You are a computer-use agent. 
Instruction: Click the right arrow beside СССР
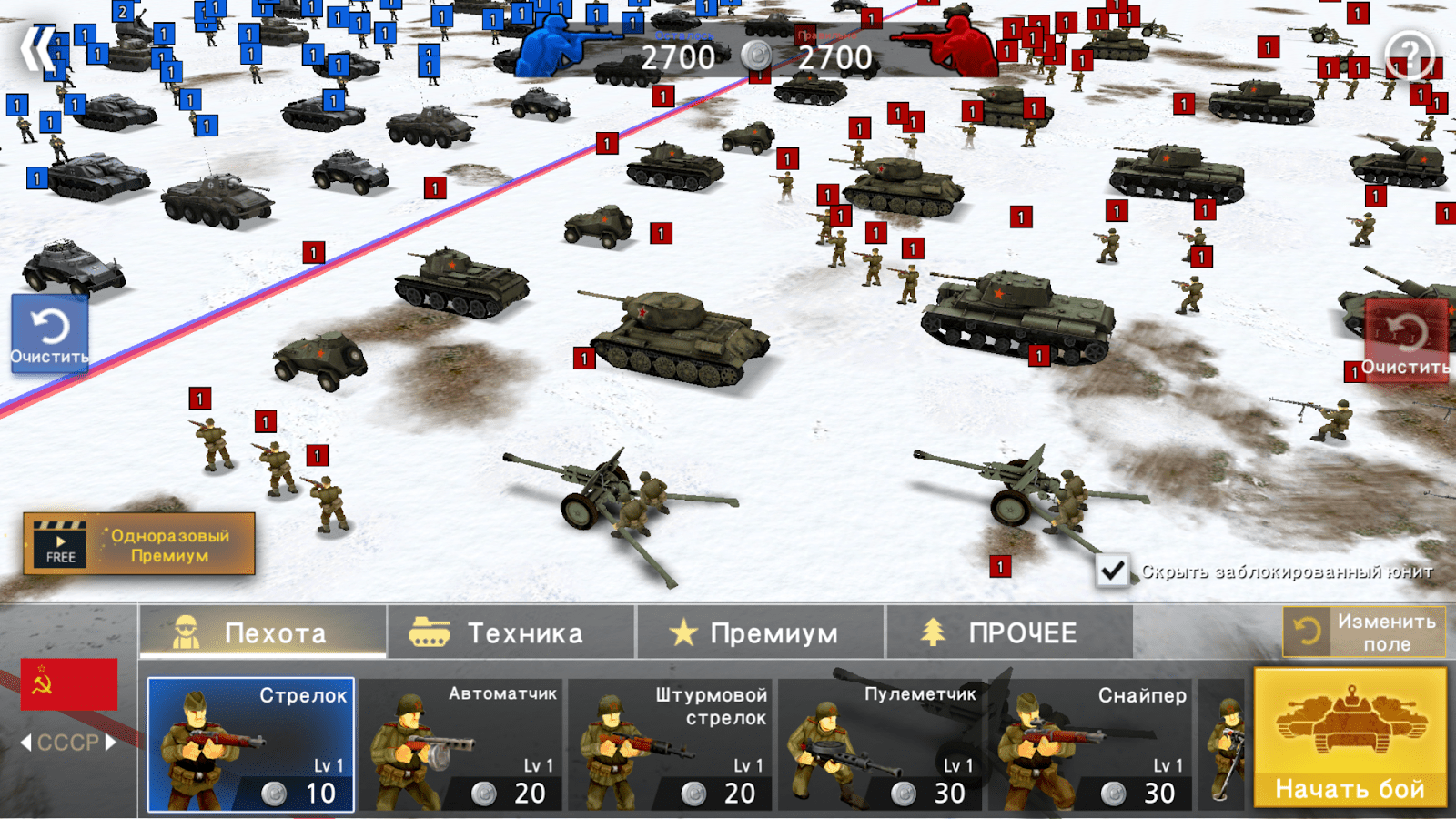[x=109, y=743]
